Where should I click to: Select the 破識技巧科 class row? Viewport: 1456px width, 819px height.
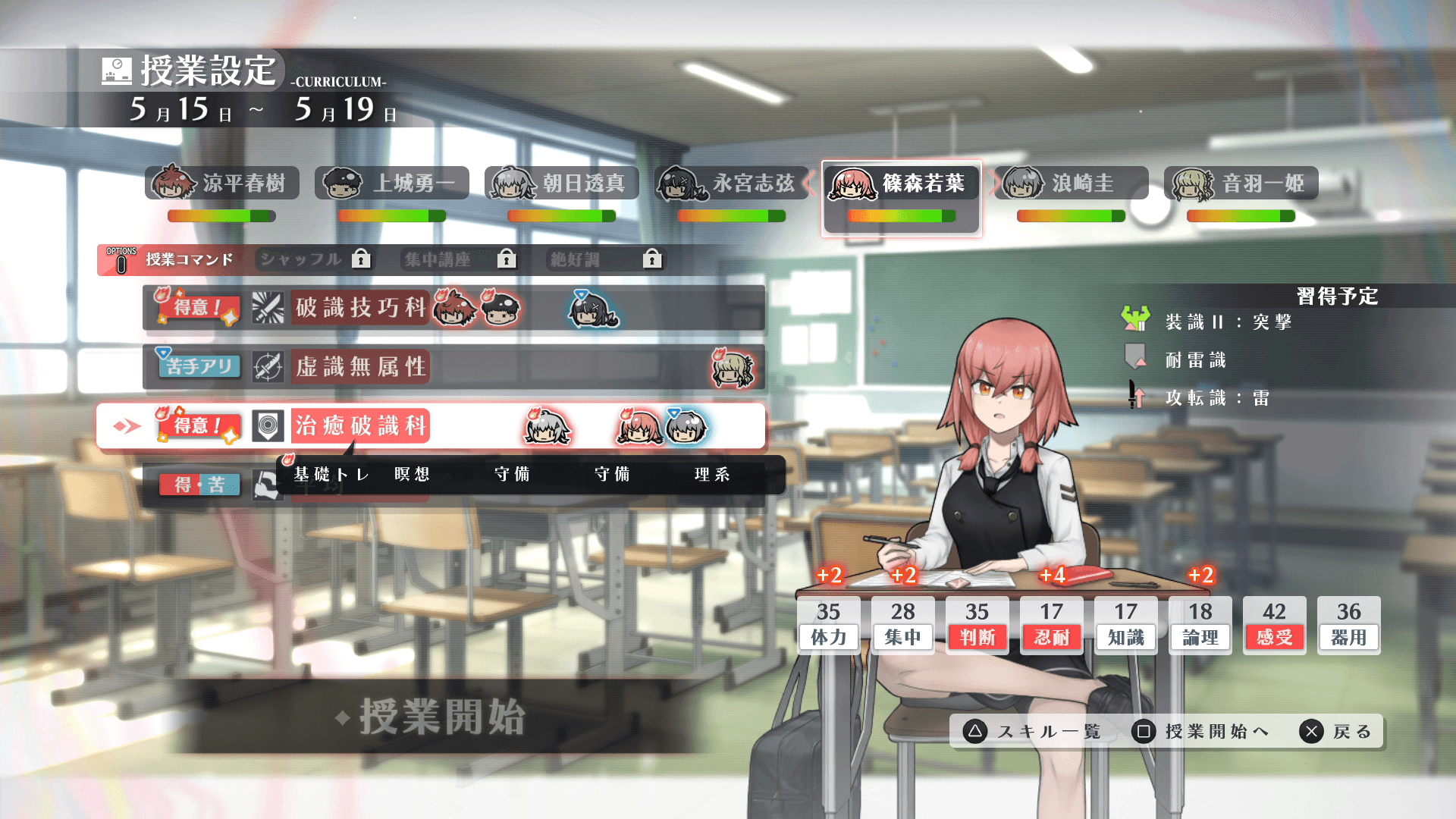pyautogui.click(x=453, y=308)
